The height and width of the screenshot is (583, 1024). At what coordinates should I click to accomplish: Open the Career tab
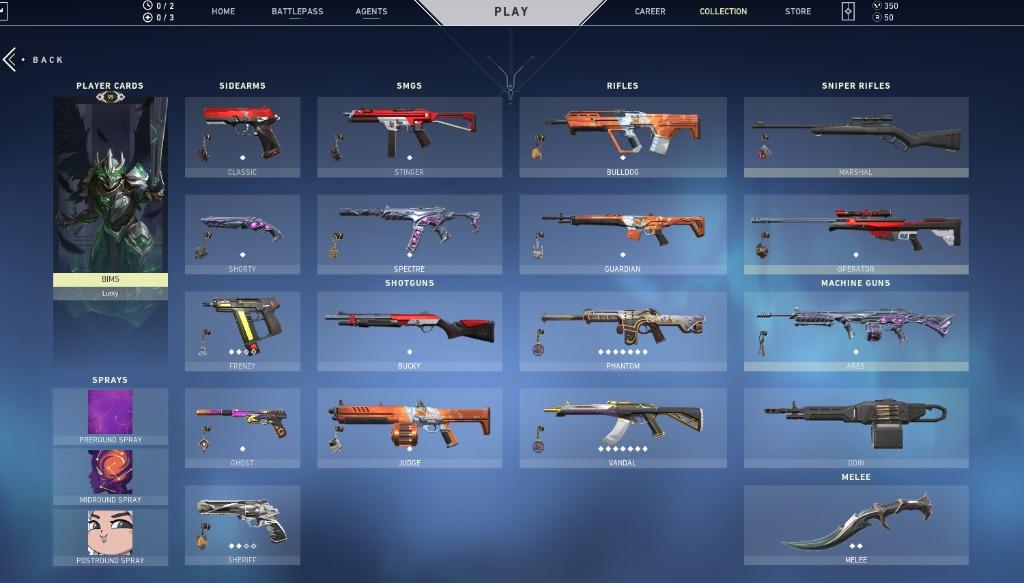coord(650,12)
